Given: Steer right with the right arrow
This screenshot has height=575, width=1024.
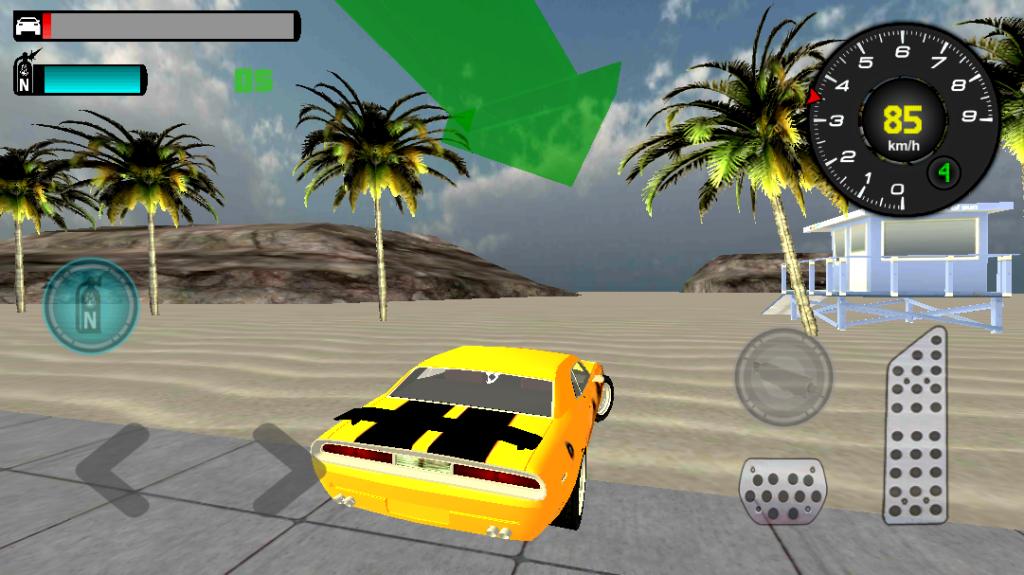Looking at the screenshot, I should [x=283, y=470].
